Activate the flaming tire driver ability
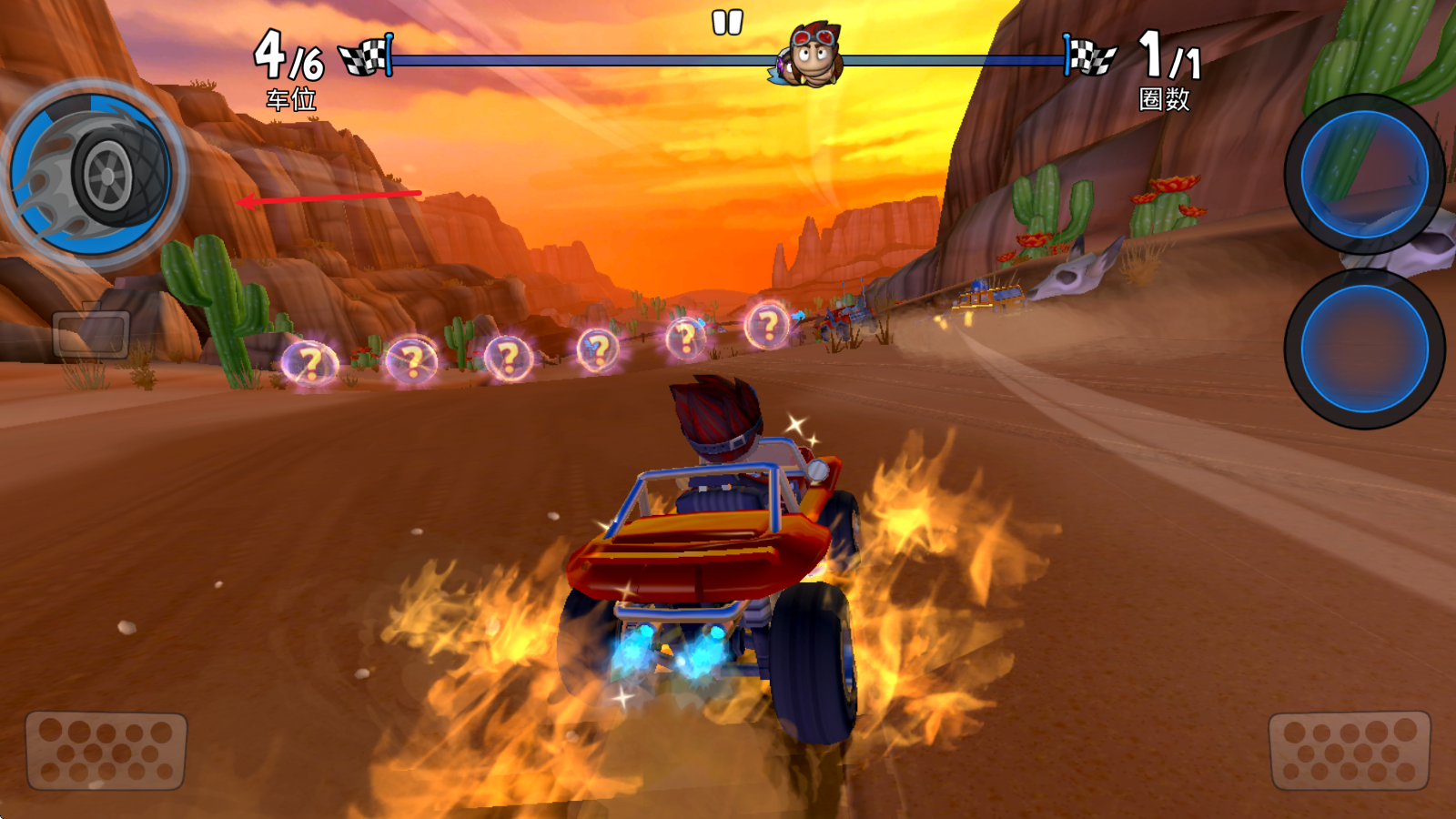The image size is (1456, 819). click(95, 174)
